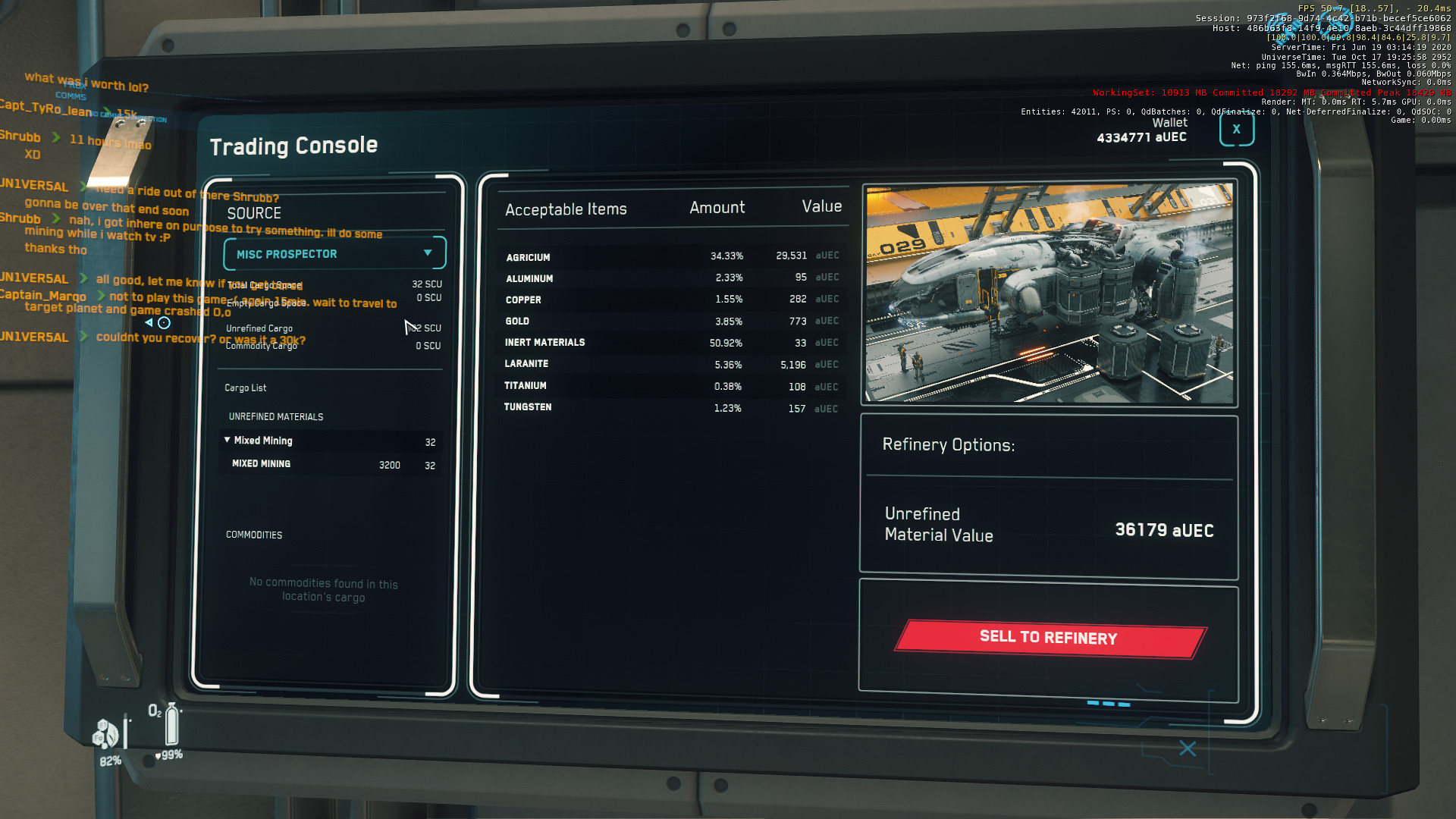
Task: Pick the Copper item row
Action: [x=671, y=300]
